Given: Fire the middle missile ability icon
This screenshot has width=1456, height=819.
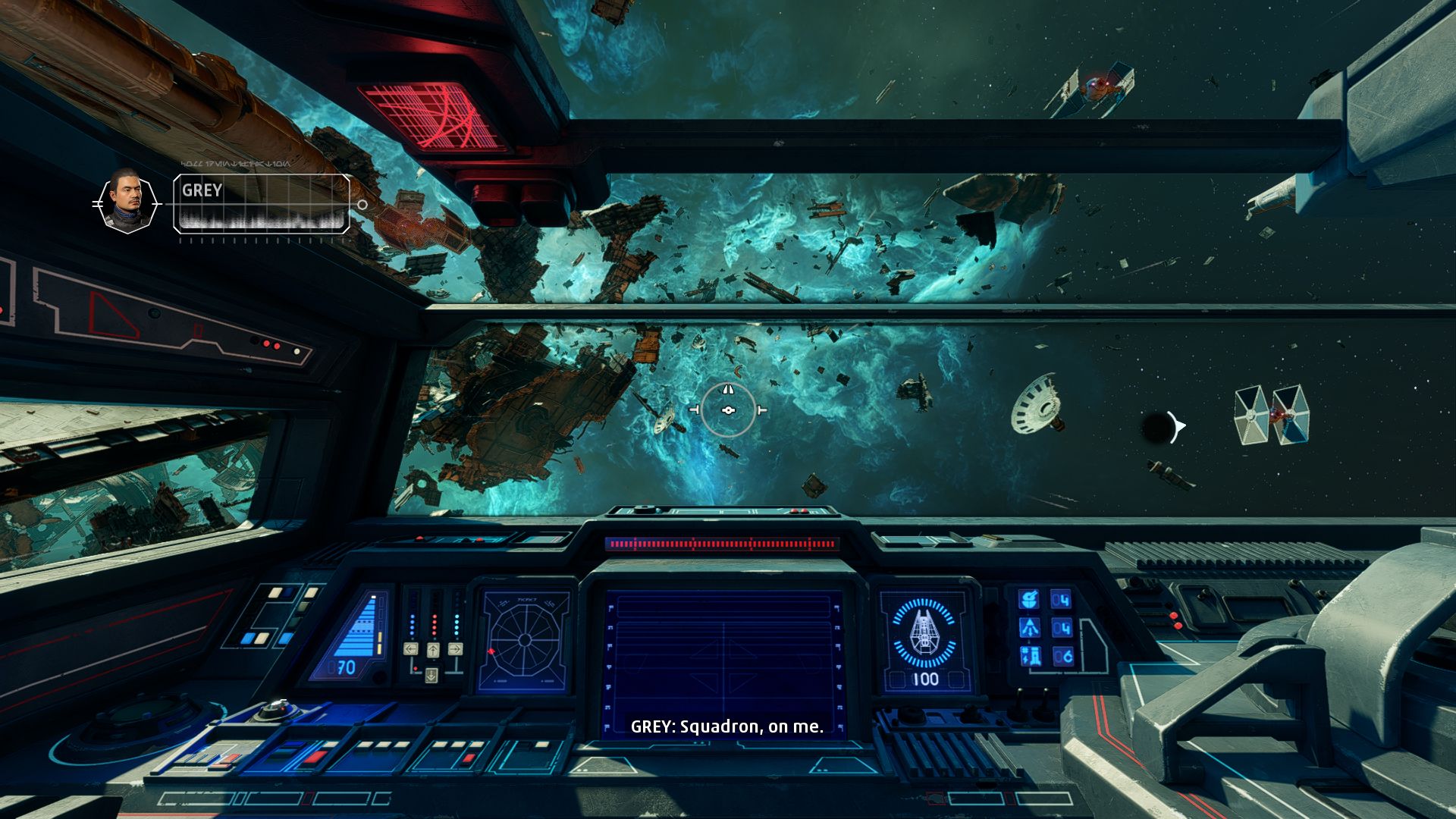Looking at the screenshot, I should coord(1029,628).
